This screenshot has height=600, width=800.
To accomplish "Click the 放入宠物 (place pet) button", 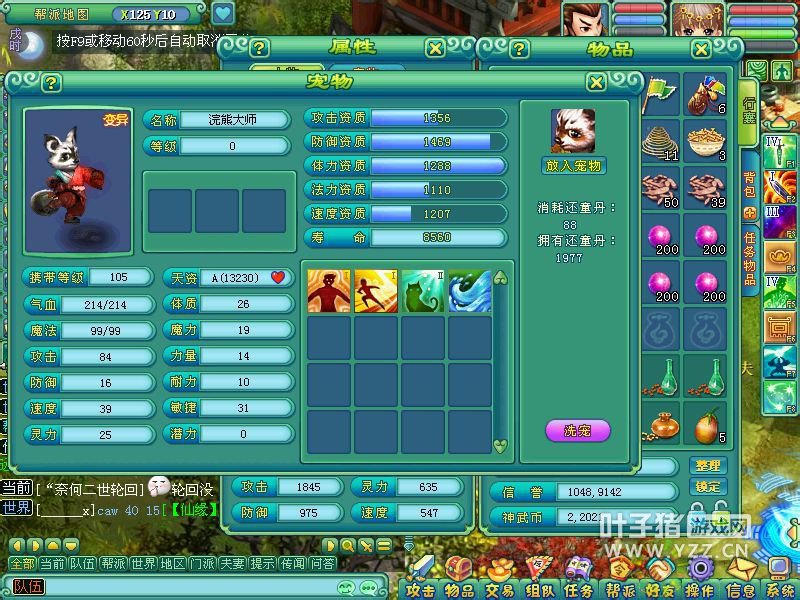I will pyautogui.click(x=575, y=166).
